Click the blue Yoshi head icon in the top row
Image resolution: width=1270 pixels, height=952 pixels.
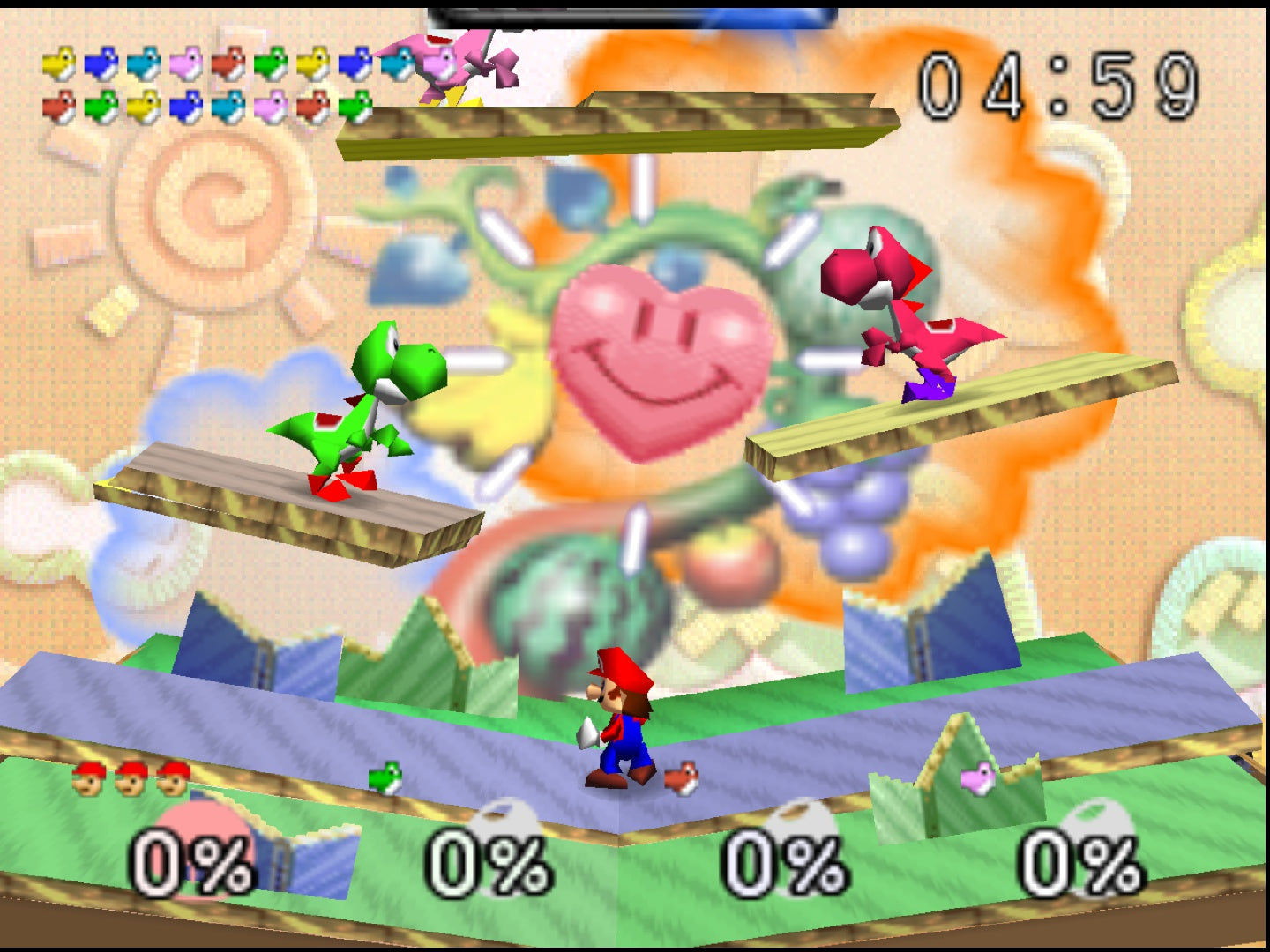pyautogui.click(x=101, y=63)
